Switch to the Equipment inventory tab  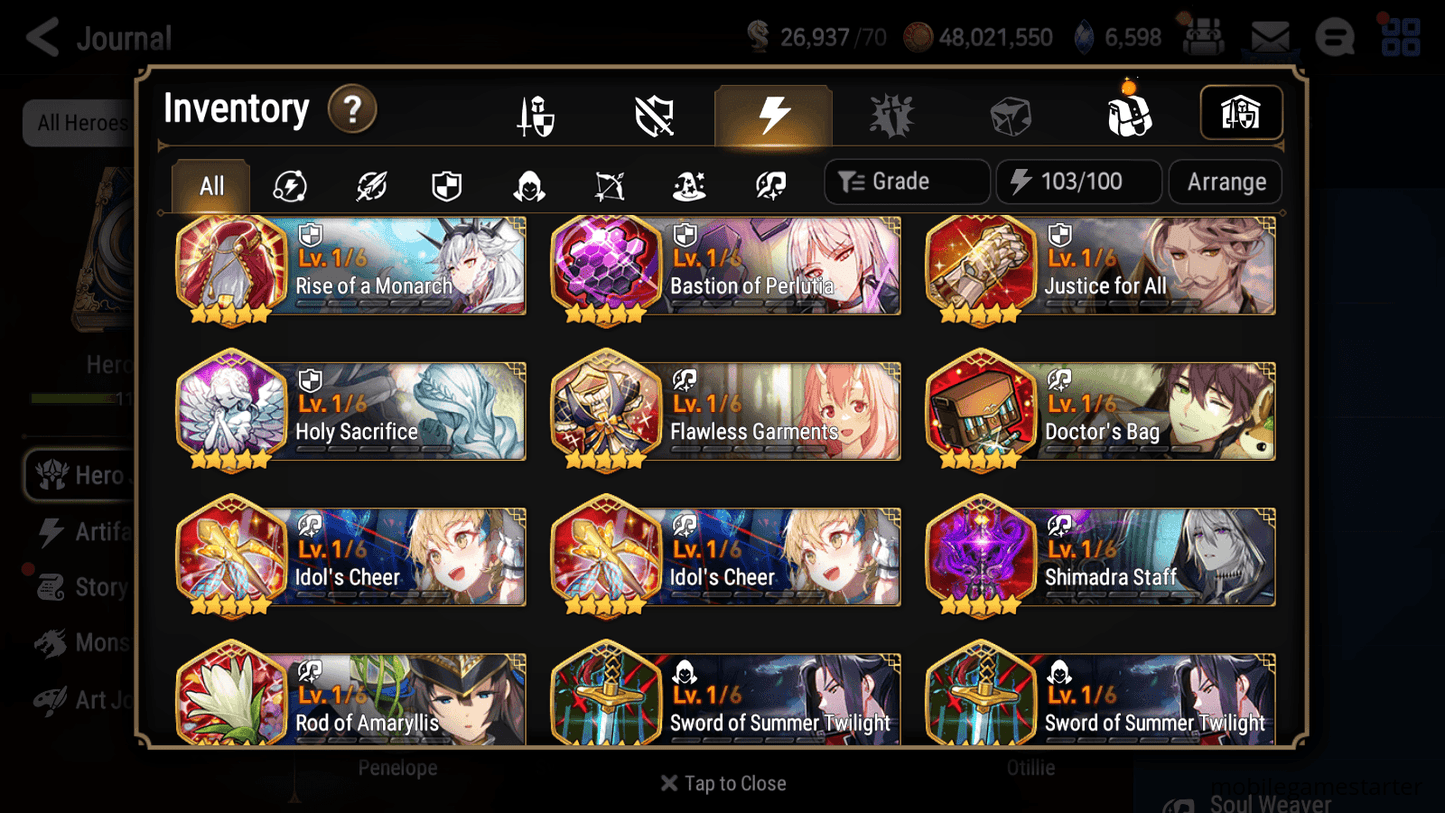(x=537, y=113)
